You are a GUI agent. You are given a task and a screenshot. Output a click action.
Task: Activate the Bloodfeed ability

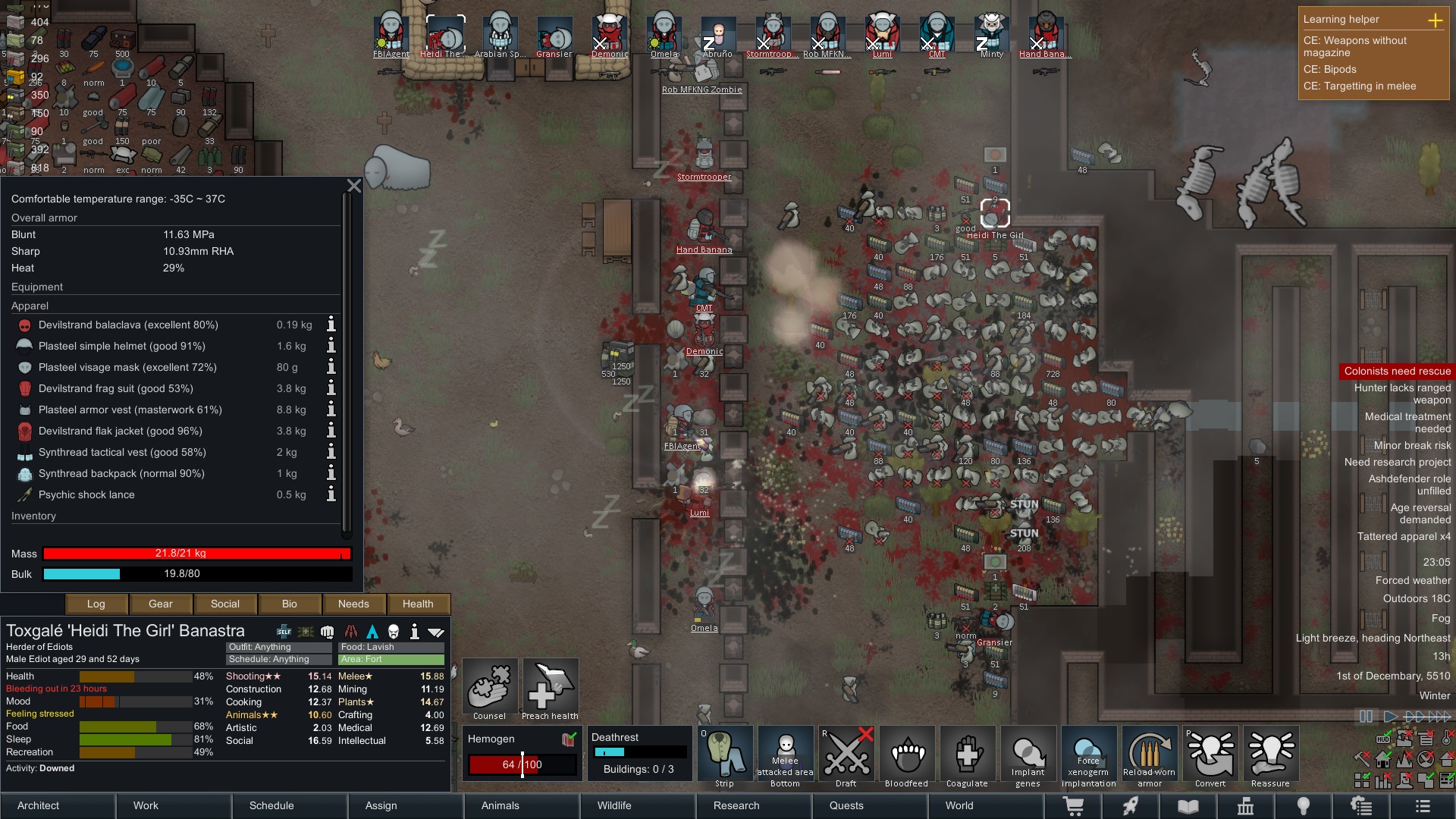coord(907,755)
